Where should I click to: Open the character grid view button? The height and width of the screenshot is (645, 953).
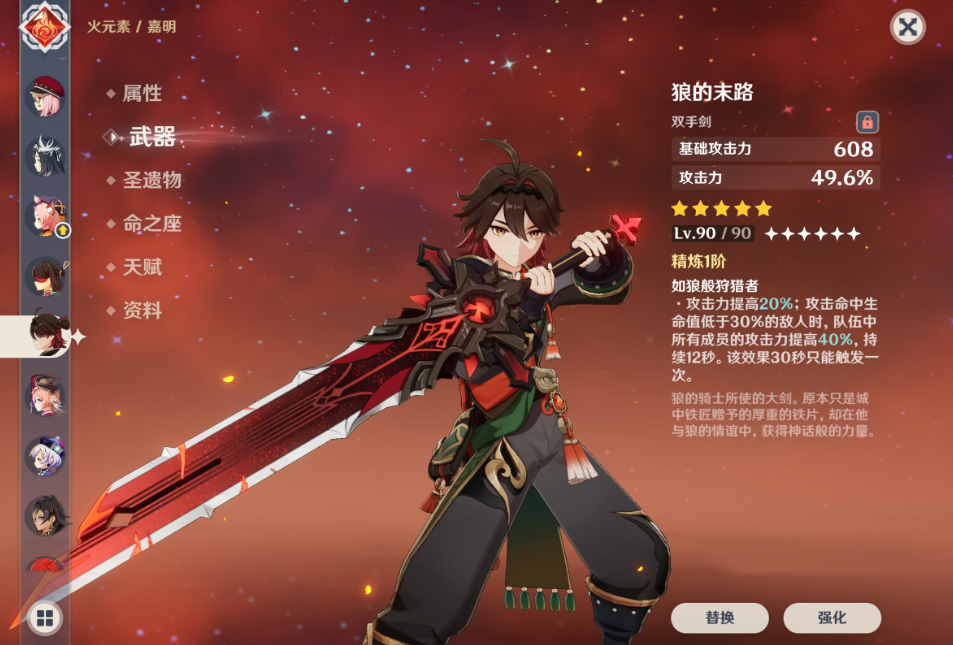(x=45, y=618)
